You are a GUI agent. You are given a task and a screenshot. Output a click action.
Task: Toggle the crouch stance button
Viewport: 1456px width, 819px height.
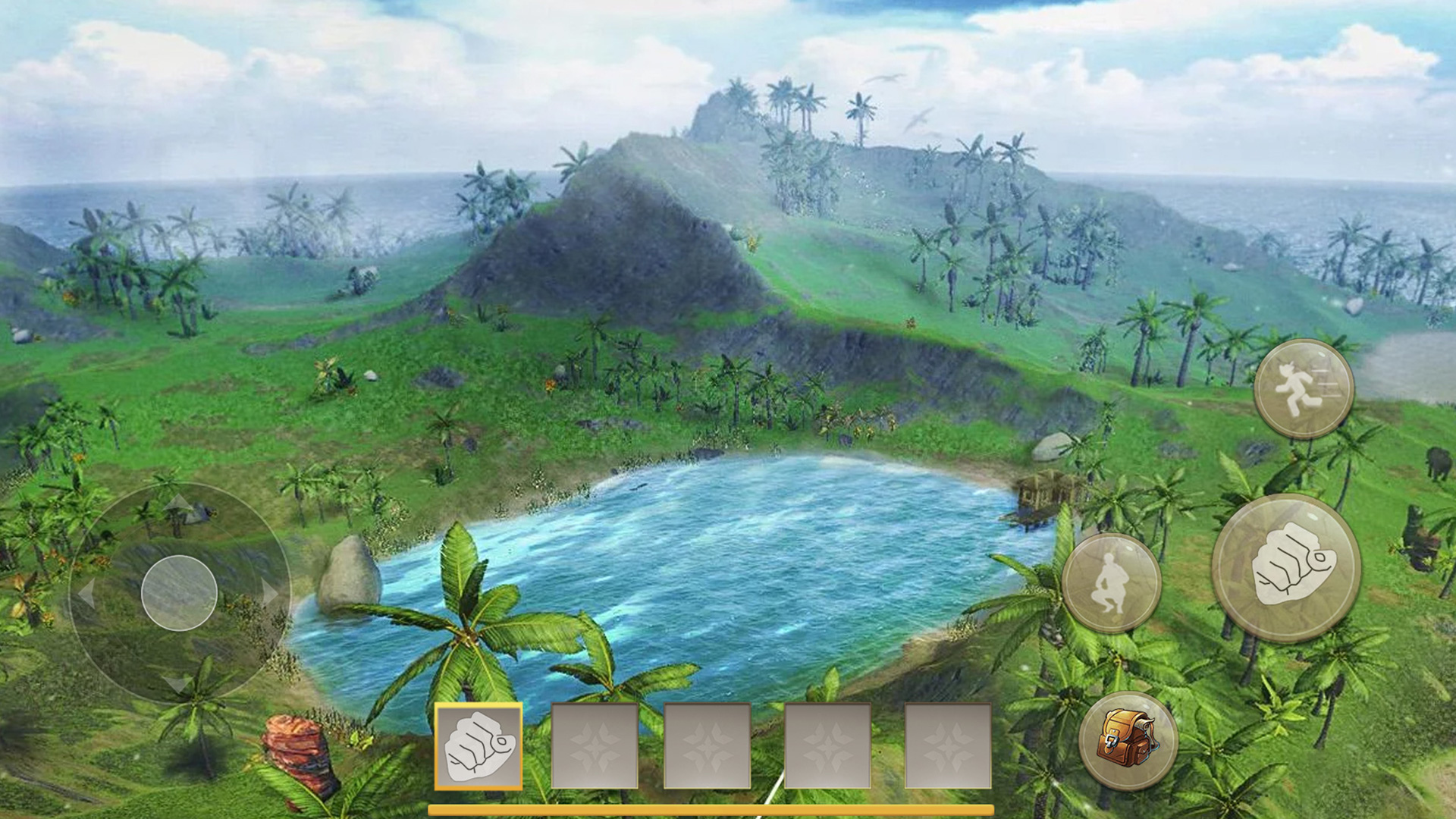[x=1111, y=582]
